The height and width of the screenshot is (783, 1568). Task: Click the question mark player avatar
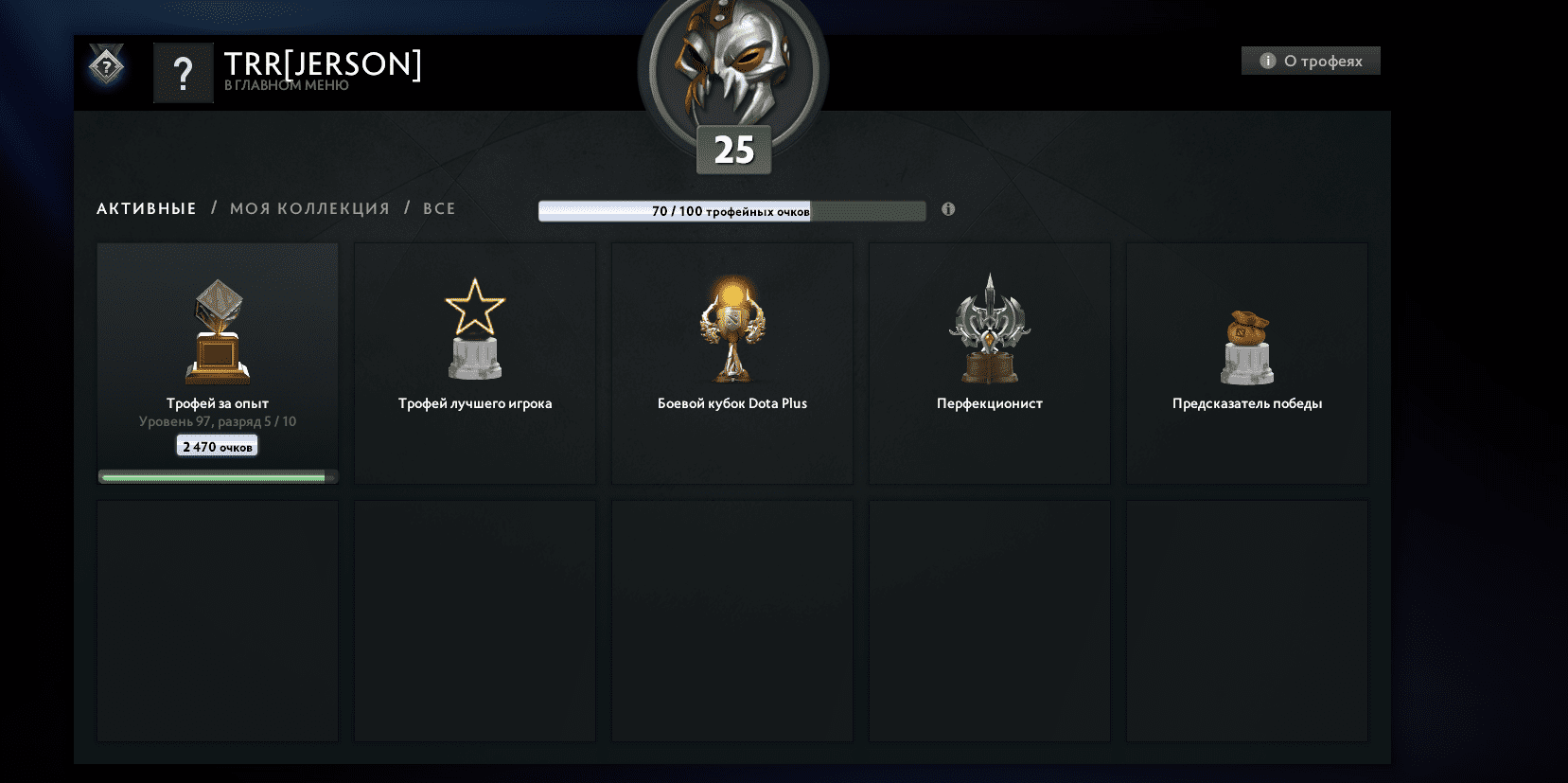coord(184,72)
